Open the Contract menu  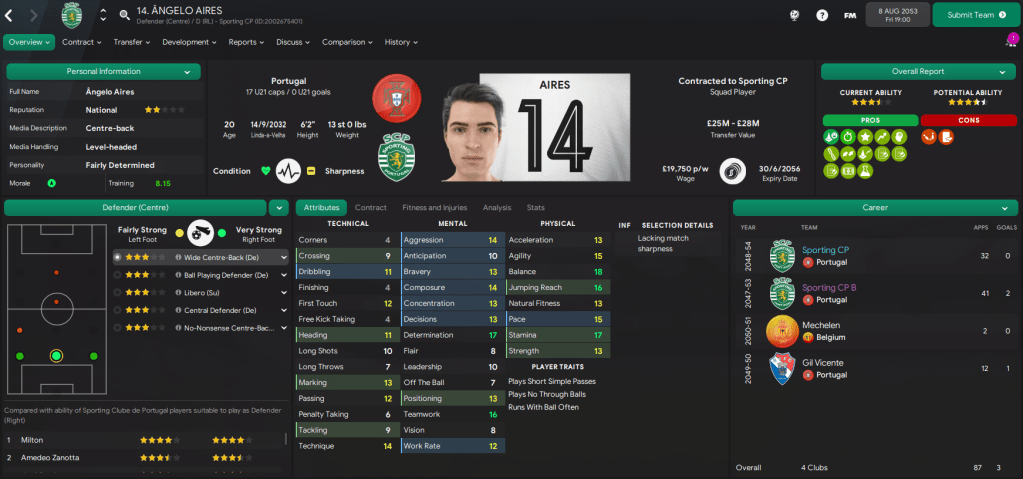[x=82, y=42]
